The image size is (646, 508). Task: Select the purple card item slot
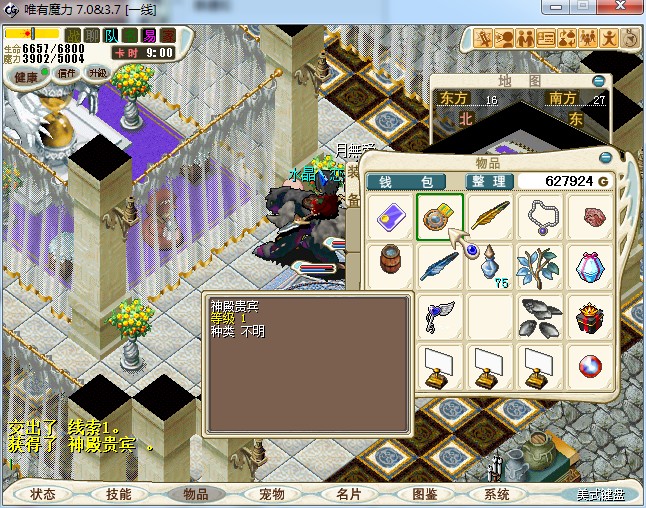pyautogui.click(x=388, y=216)
